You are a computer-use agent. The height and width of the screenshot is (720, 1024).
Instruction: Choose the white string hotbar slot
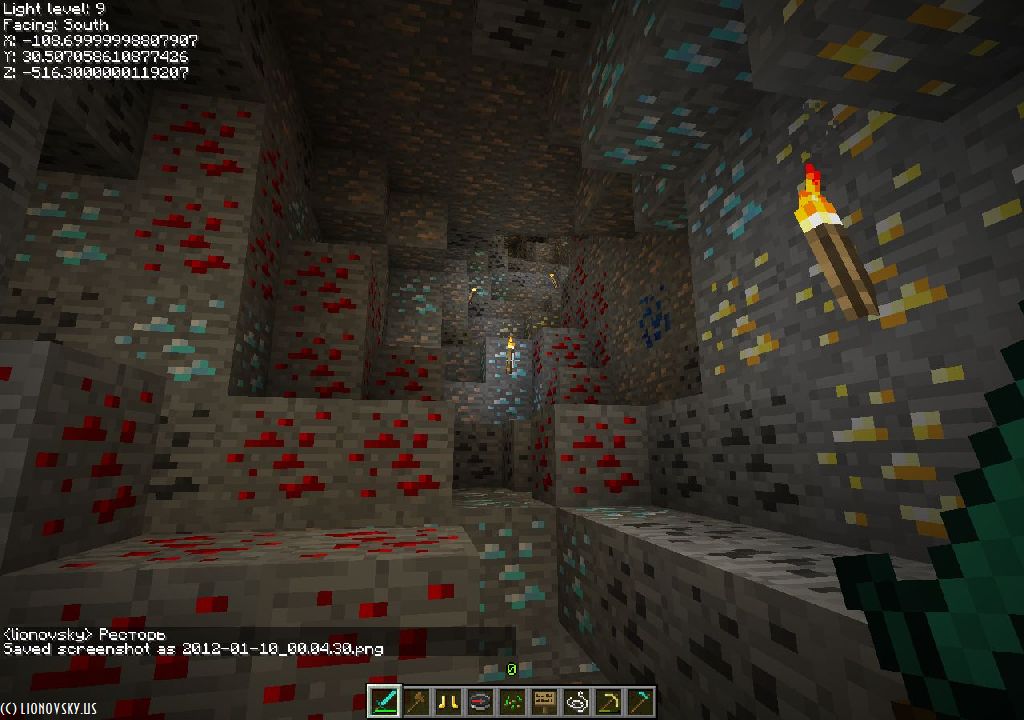(577, 702)
